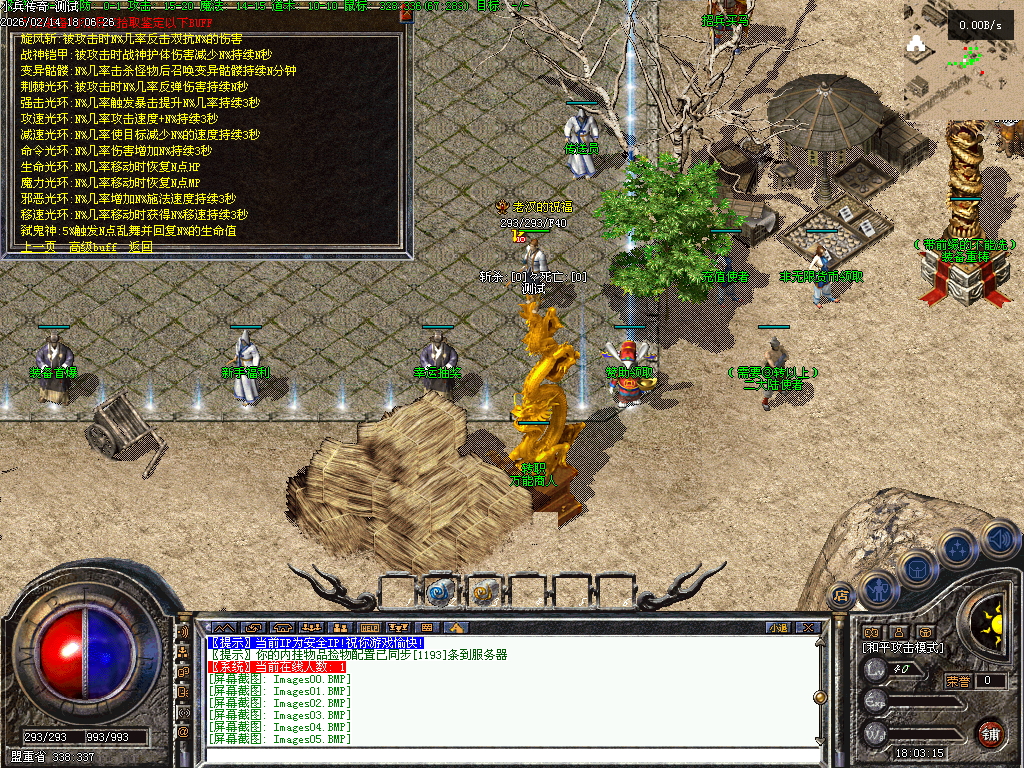Open the 店 shop round button
Viewport: 1024px width, 768px height.
[x=841, y=596]
